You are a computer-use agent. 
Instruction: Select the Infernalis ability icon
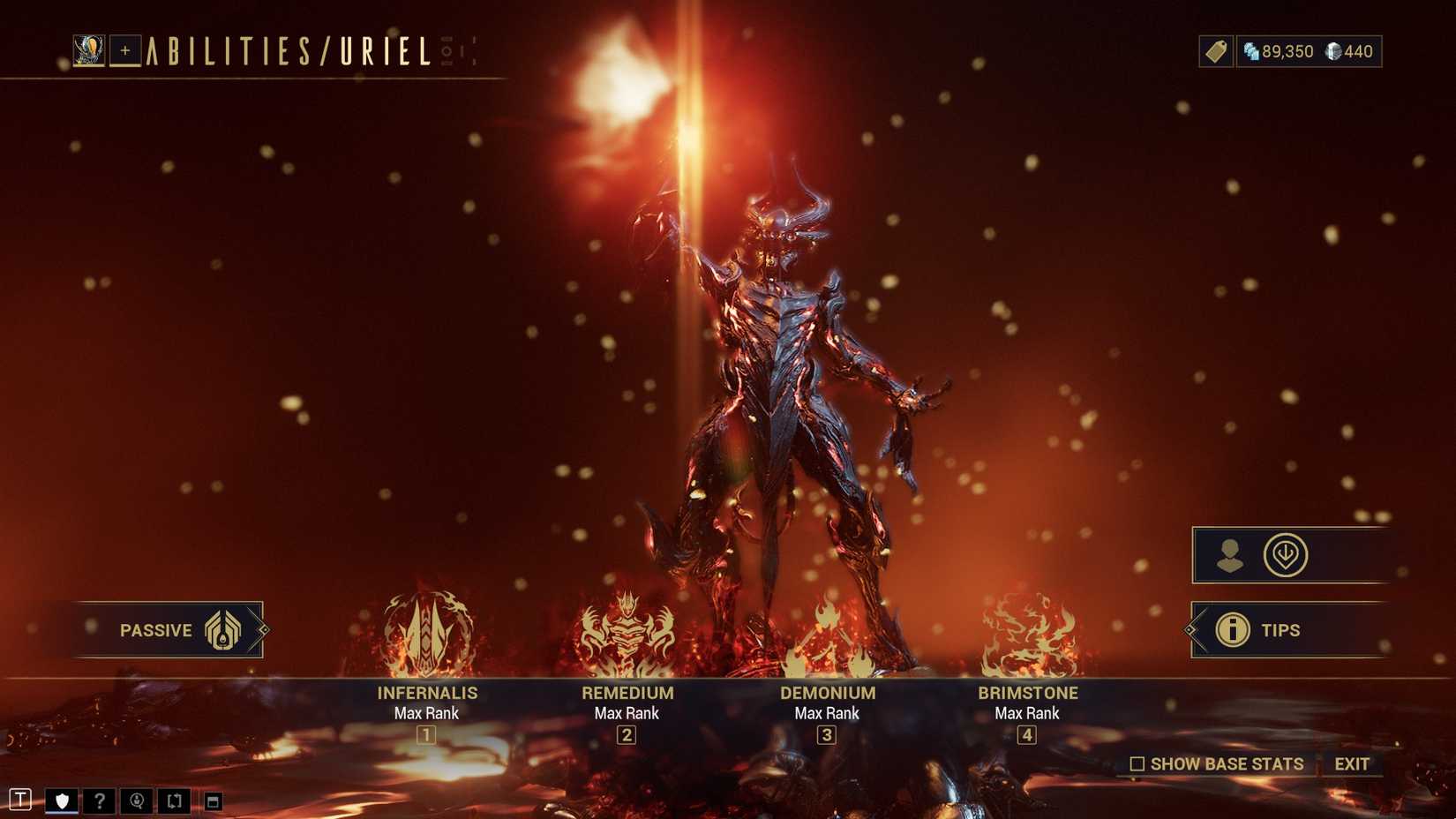[x=426, y=634]
